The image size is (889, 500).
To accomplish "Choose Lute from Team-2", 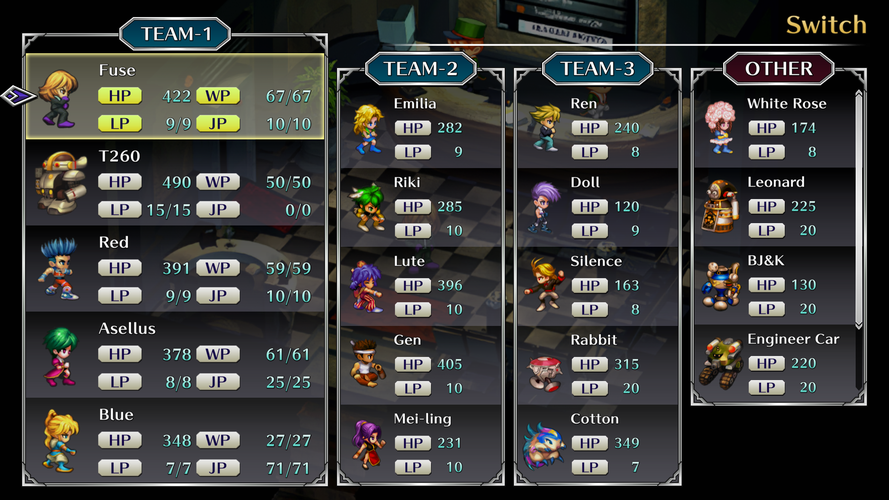I will (420, 285).
